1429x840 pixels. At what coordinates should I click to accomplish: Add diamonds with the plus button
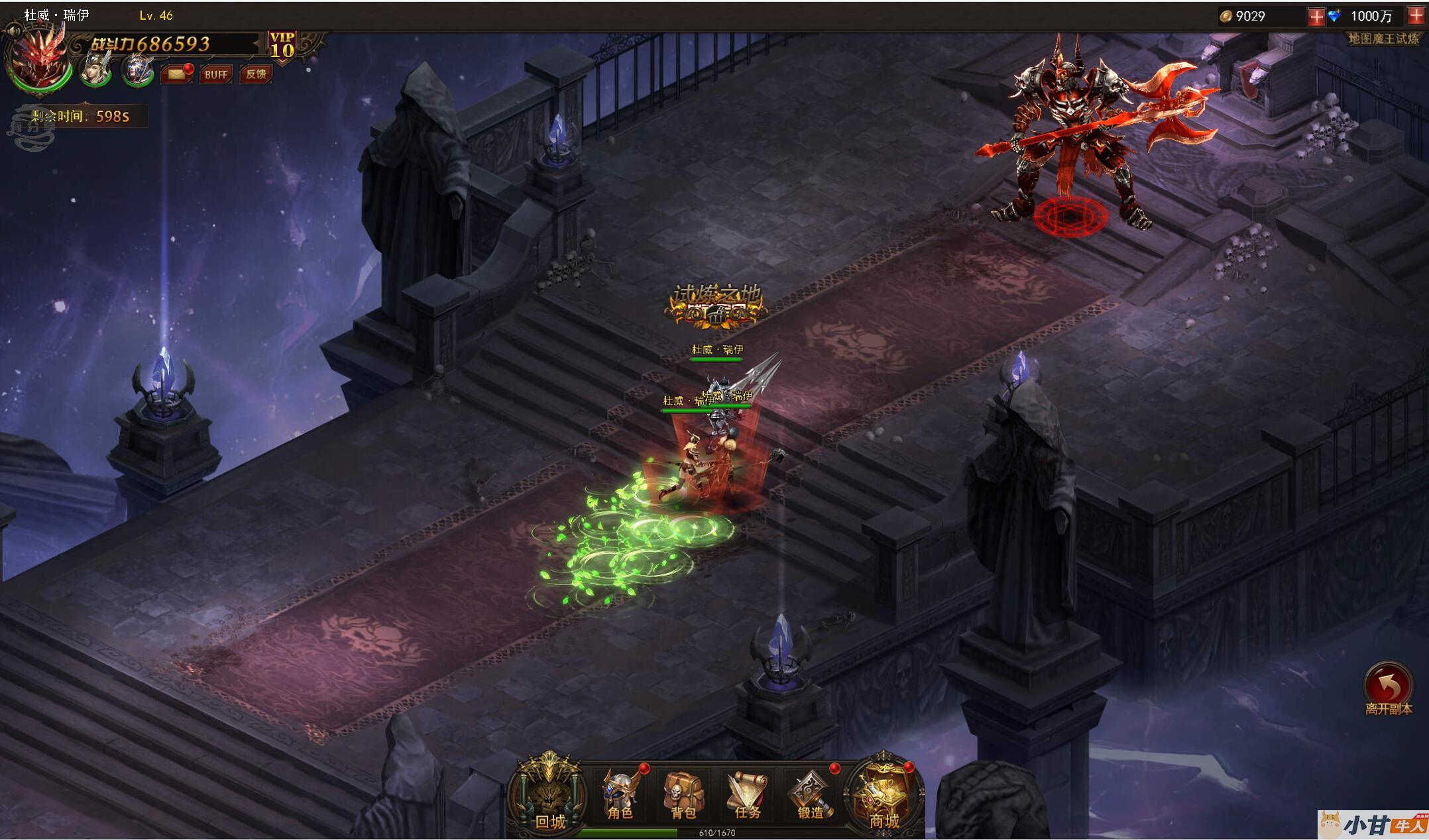pos(1416,17)
